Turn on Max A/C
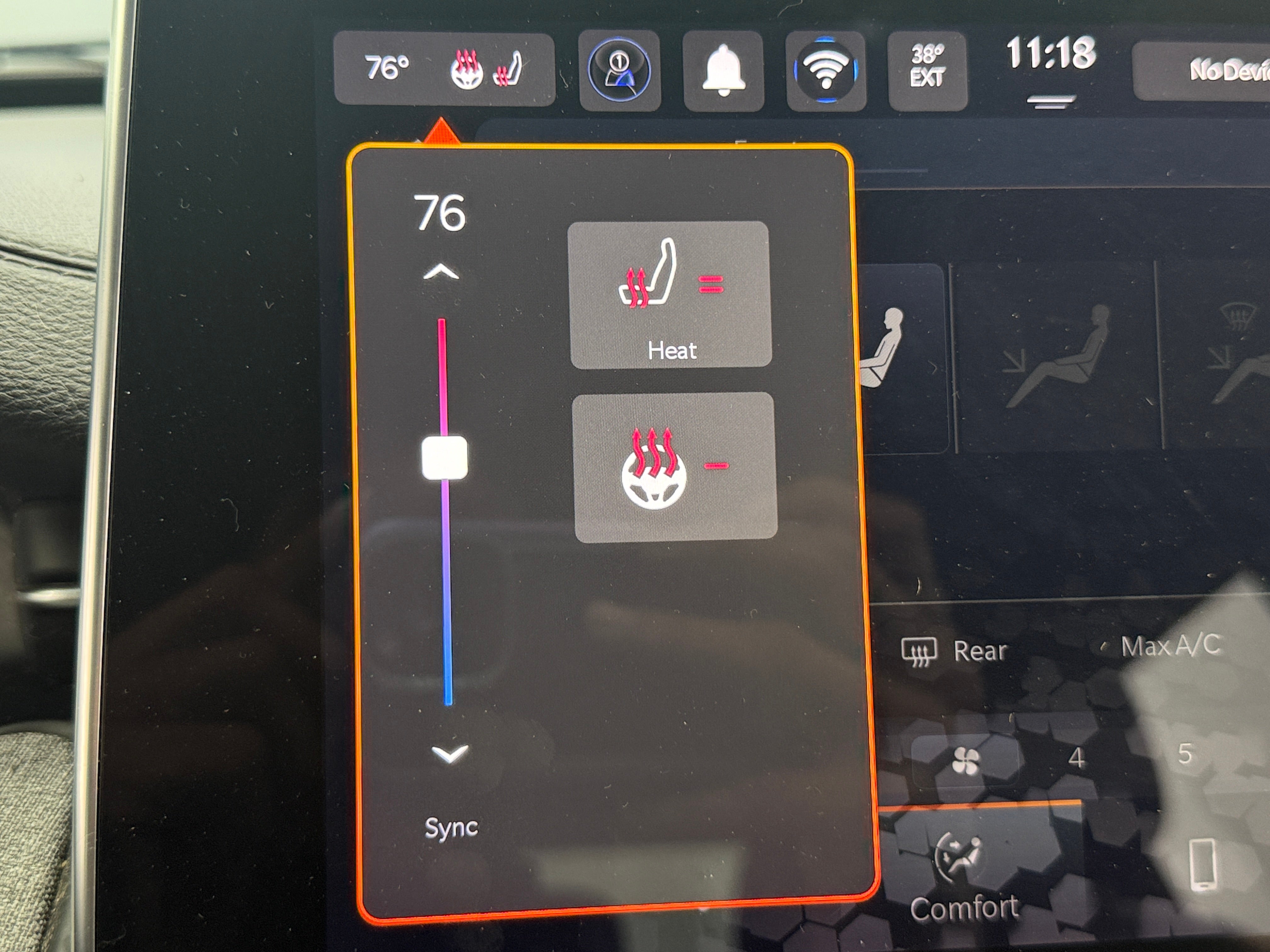Image resolution: width=1270 pixels, height=952 pixels. pos(1170,646)
